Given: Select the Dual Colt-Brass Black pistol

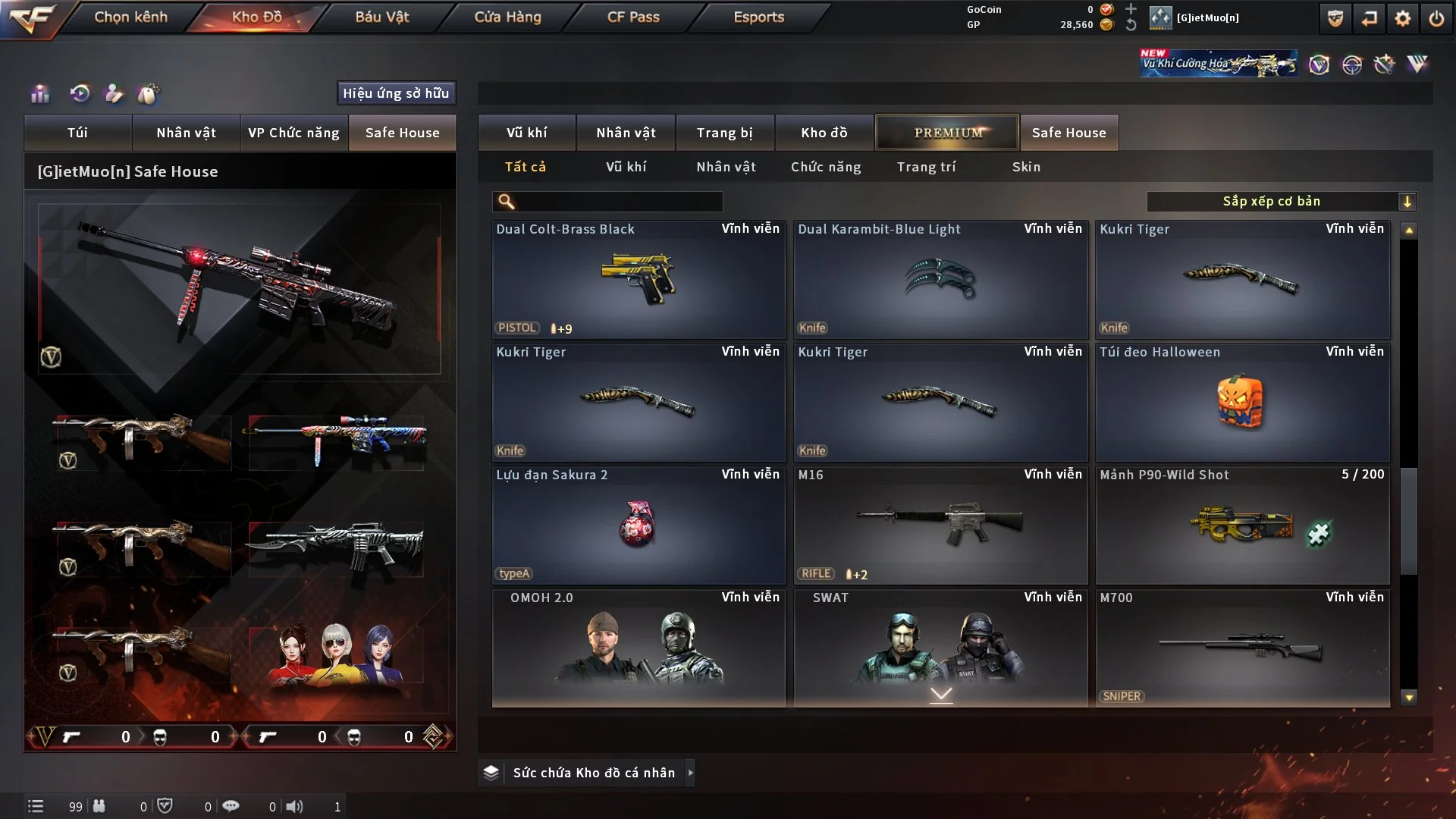Looking at the screenshot, I should [x=638, y=280].
